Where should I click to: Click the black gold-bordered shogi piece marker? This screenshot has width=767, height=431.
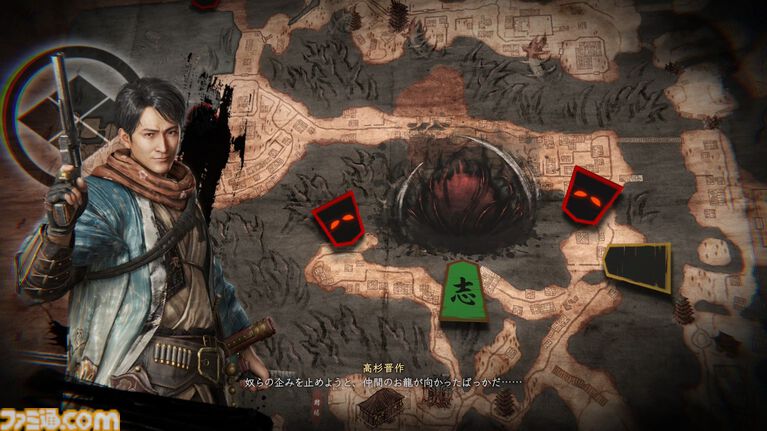point(638,267)
